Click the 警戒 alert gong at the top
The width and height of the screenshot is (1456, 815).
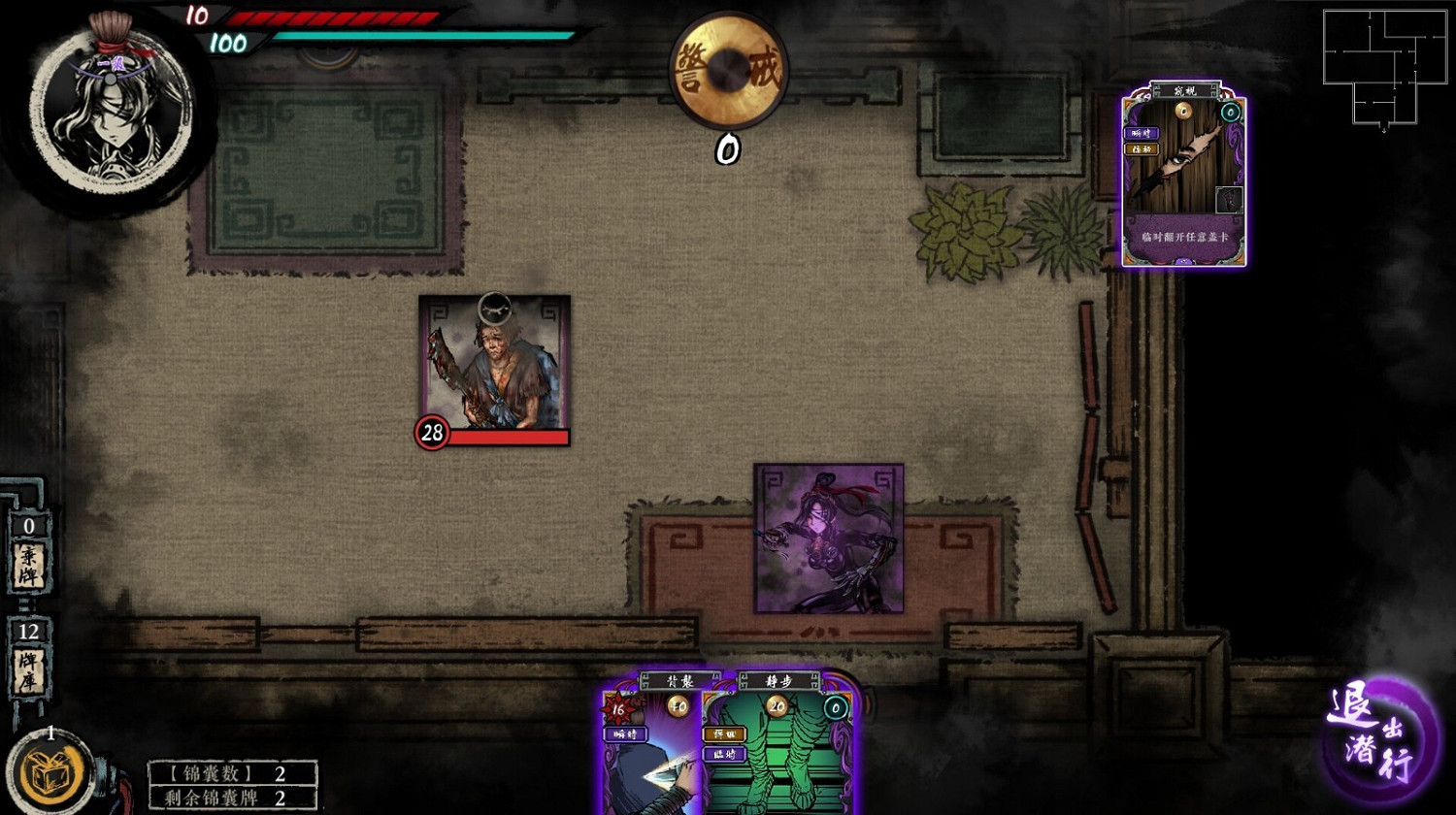[729, 70]
